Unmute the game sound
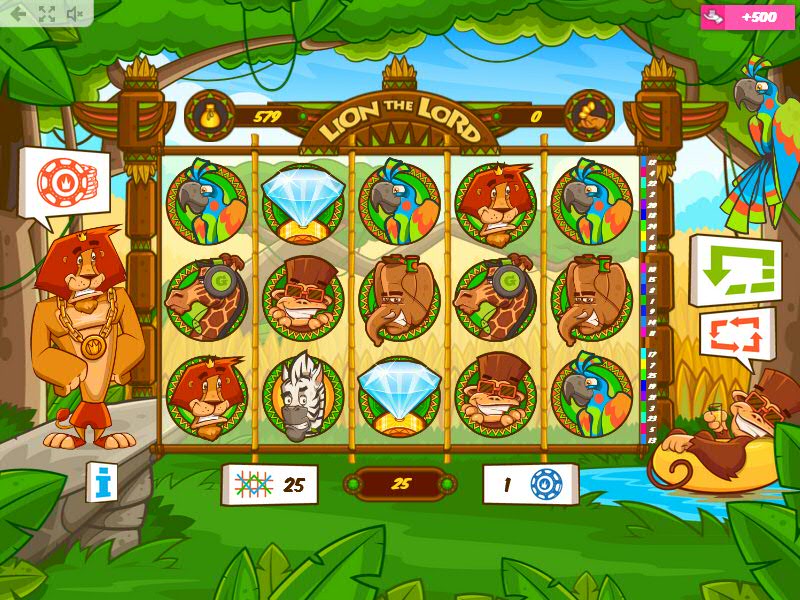The height and width of the screenshot is (600, 800). (74, 13)
